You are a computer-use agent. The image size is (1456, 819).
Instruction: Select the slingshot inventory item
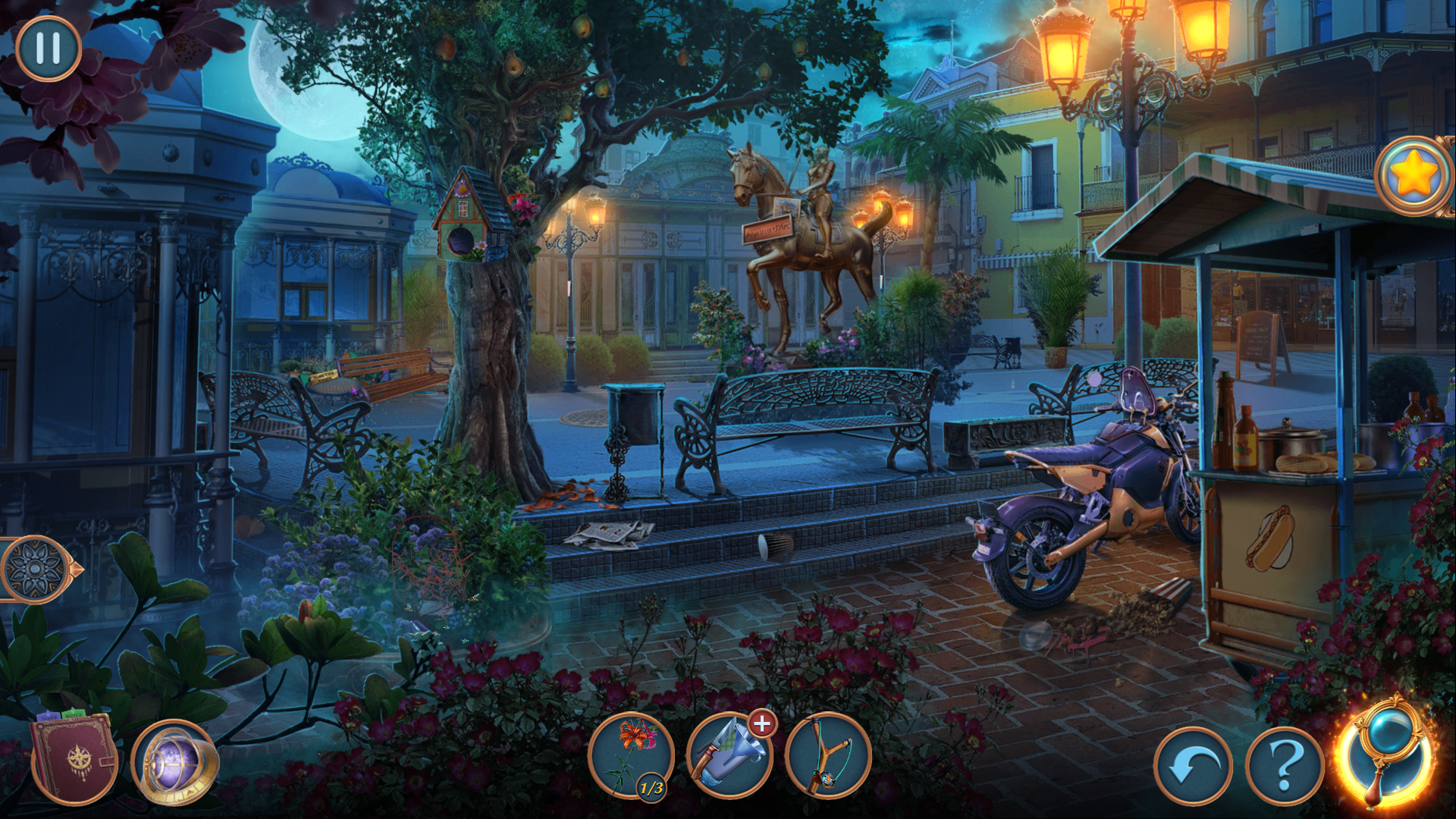828,755
